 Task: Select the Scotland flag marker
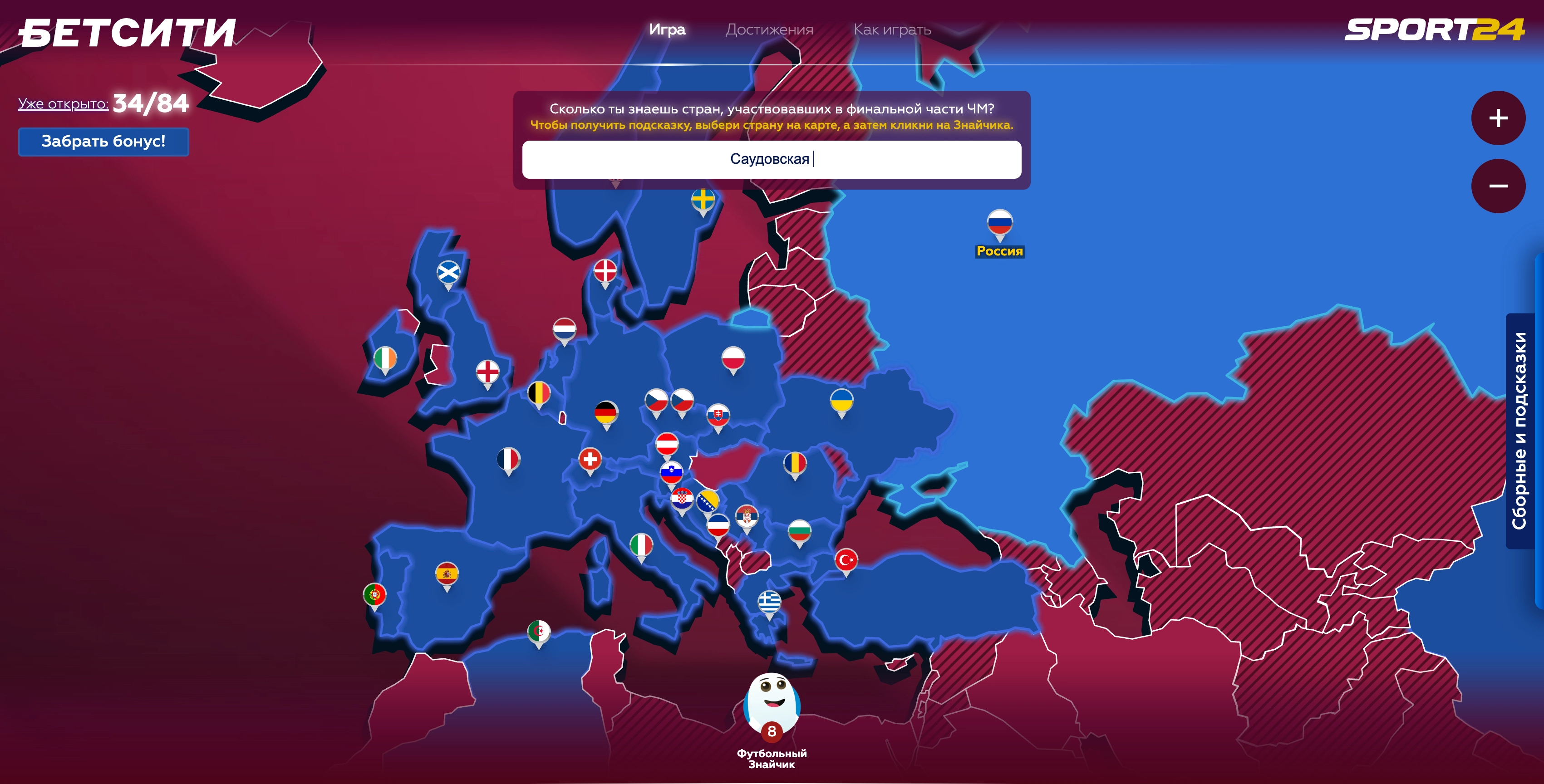pyautogui.click(x=448, y=273)
